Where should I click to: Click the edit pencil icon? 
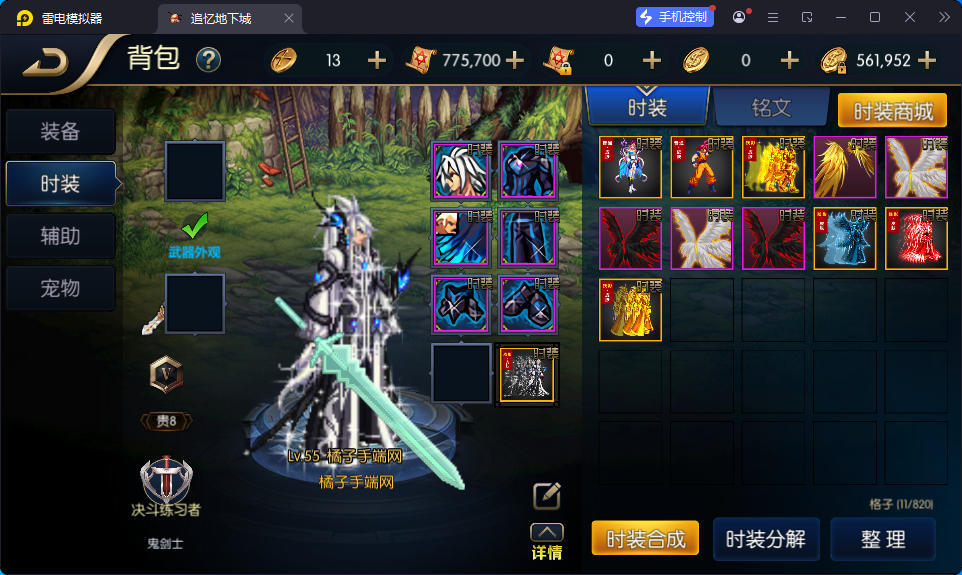click(546, 496)
